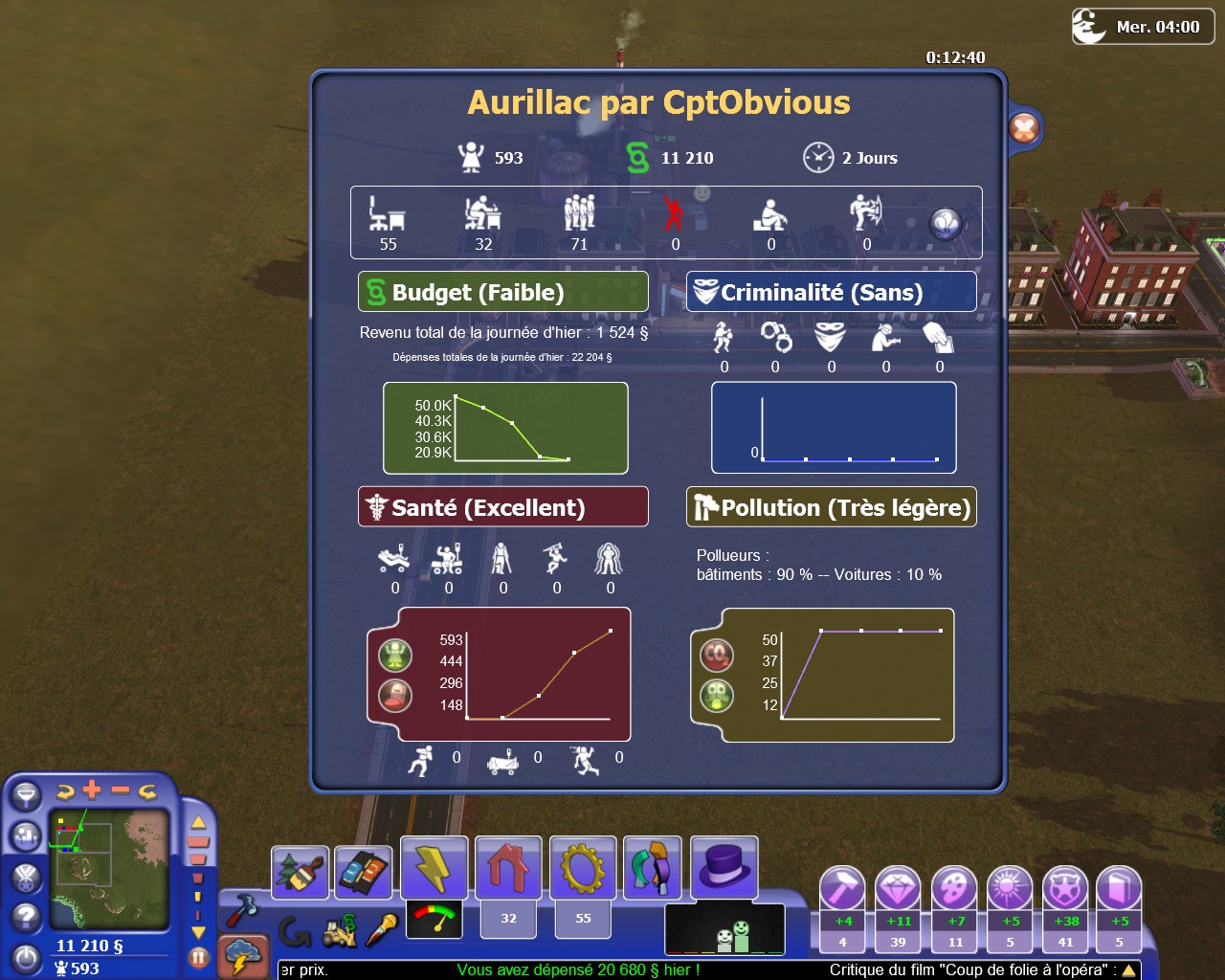Pause the game with the round pause button
The width and height of the screenshot is (1225, 980).
click(x=198, y=956)
